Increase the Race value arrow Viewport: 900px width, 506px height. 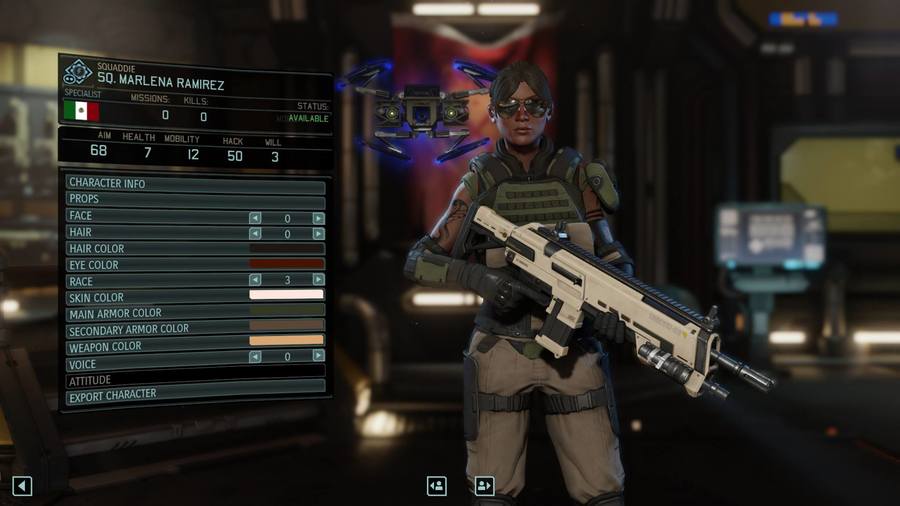point(318,280)
